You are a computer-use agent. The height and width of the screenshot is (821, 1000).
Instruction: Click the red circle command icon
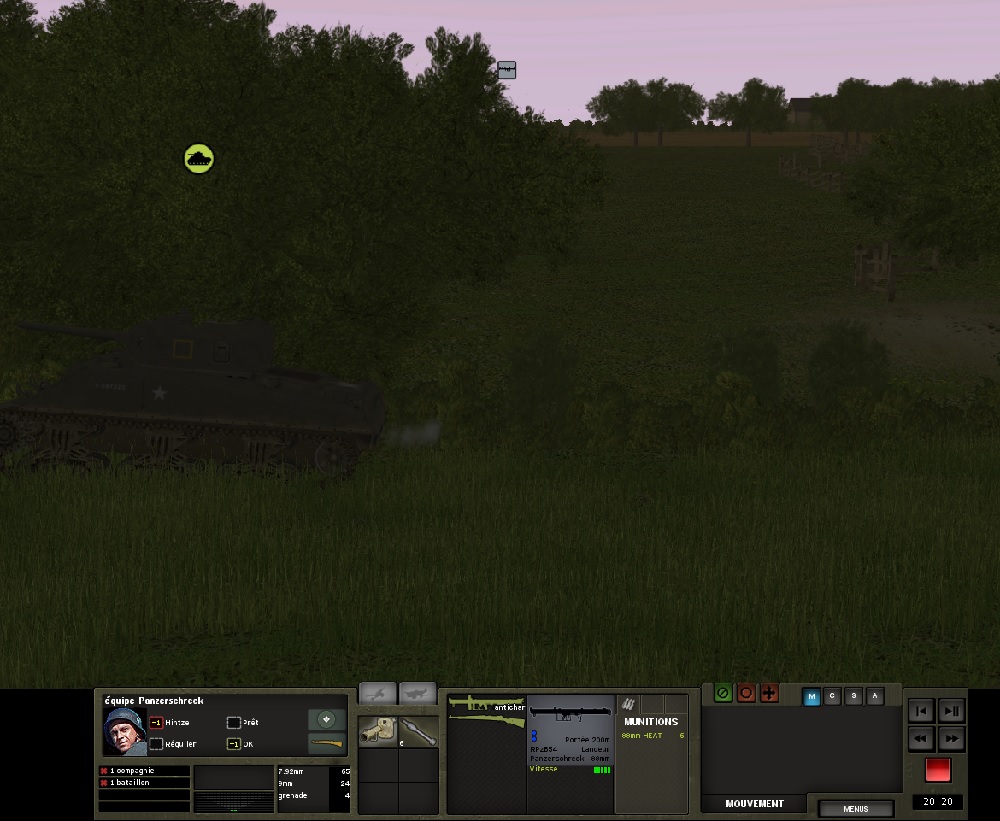746,693
